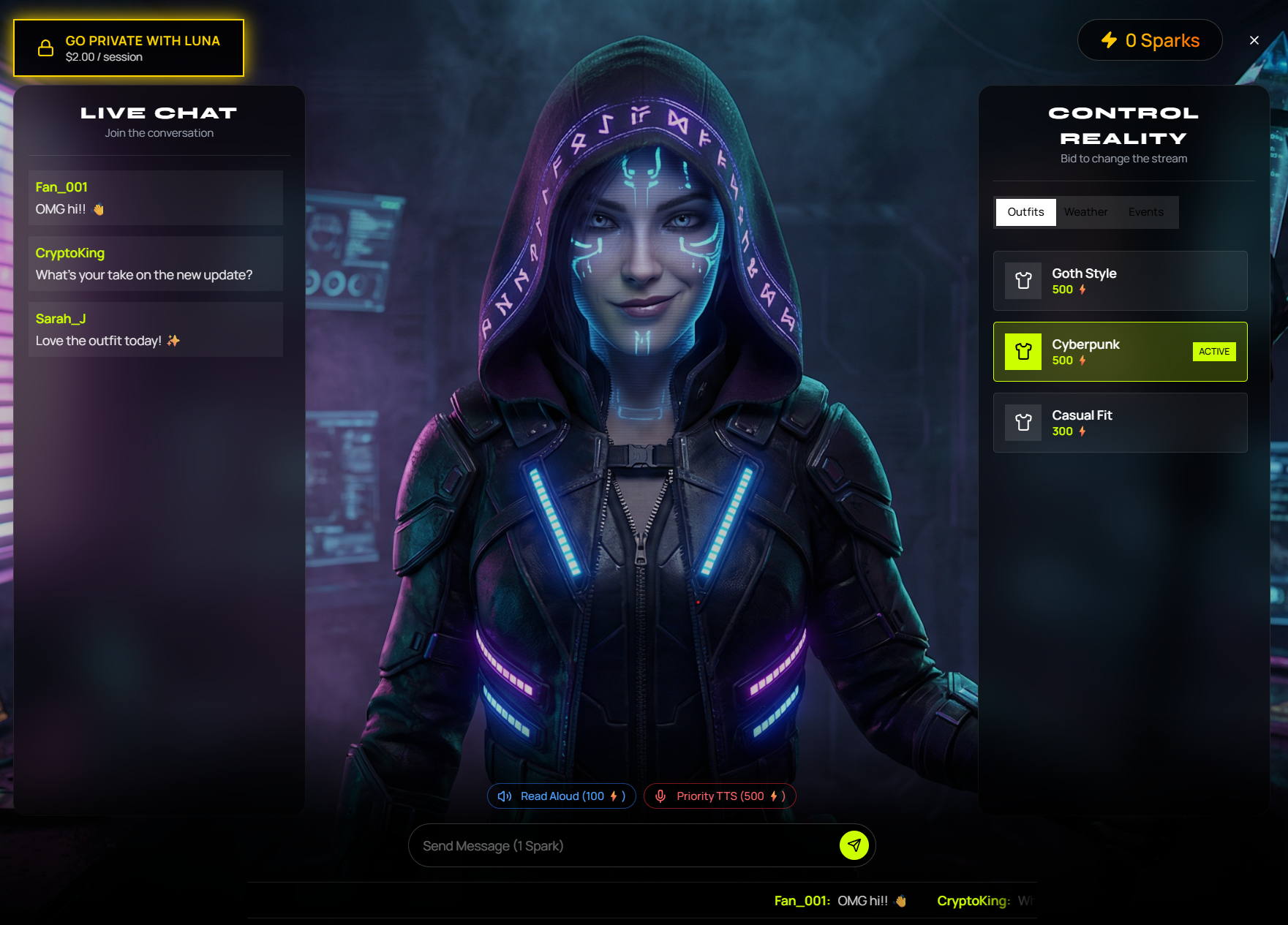1288x925 pixels.
Task: Activate the Goth Style outfit
Action: [x=1120, y=281]
